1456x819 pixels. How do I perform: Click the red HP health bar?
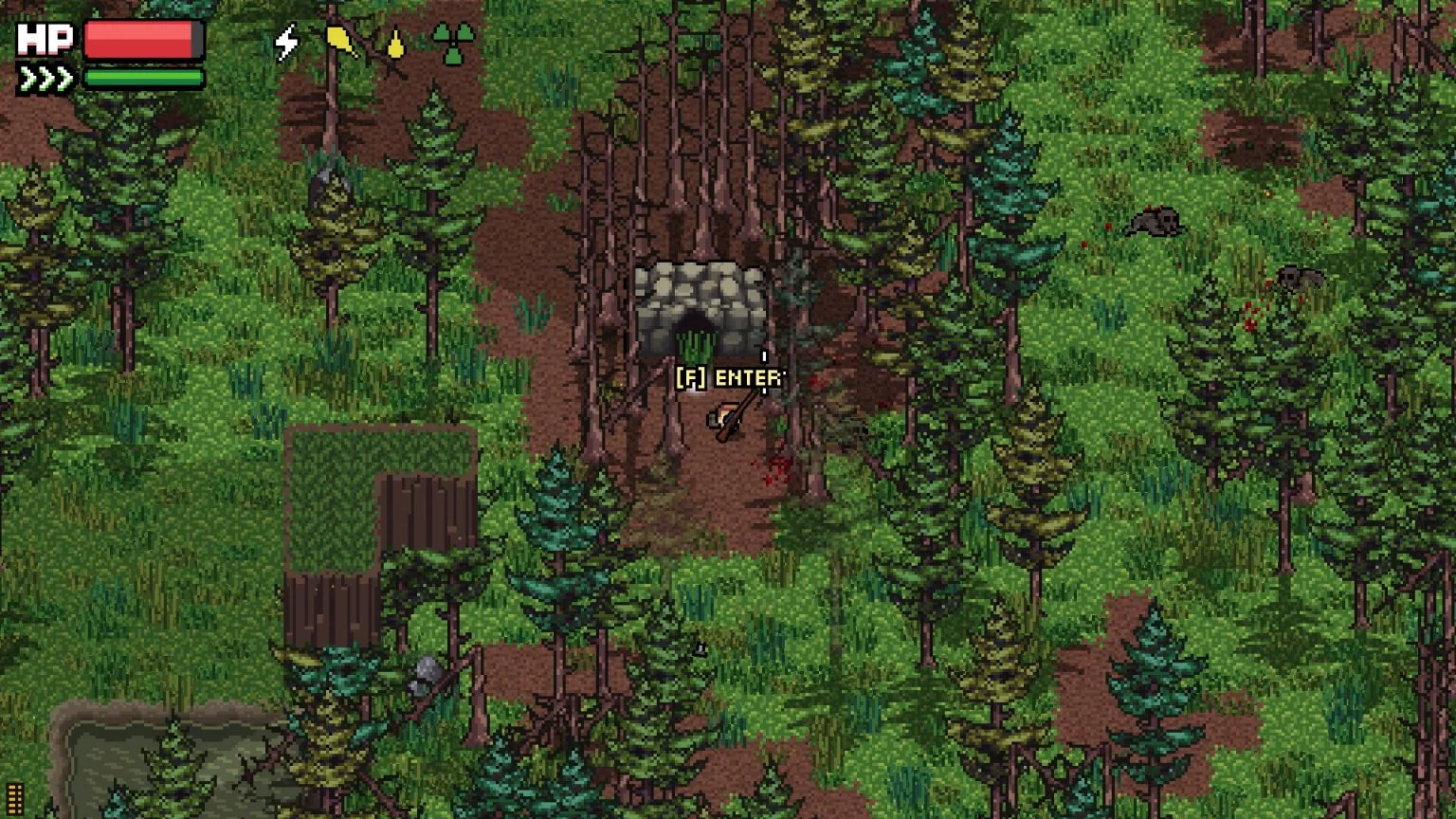[142, 39]
